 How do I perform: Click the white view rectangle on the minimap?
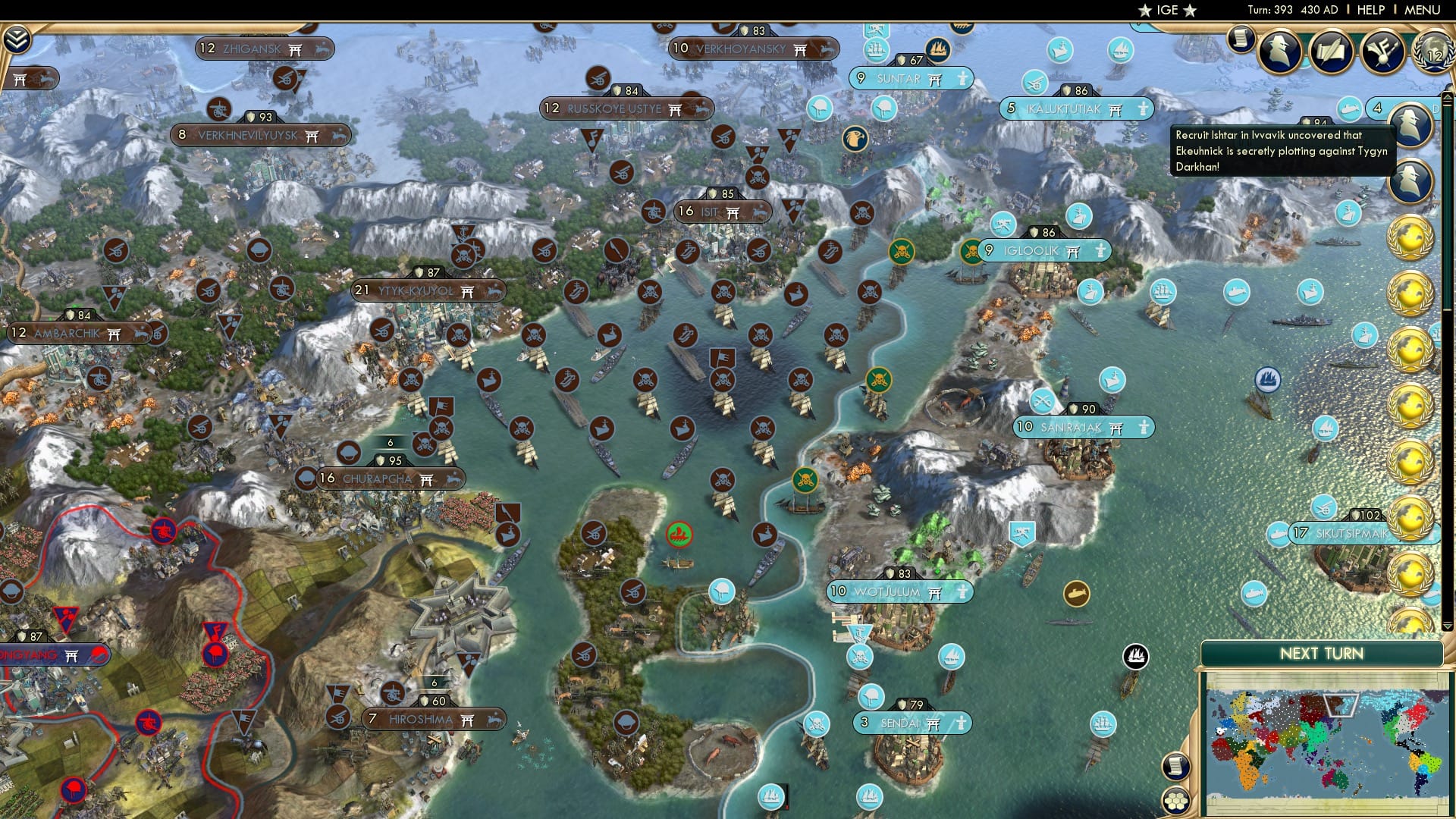pos(1341,705)
